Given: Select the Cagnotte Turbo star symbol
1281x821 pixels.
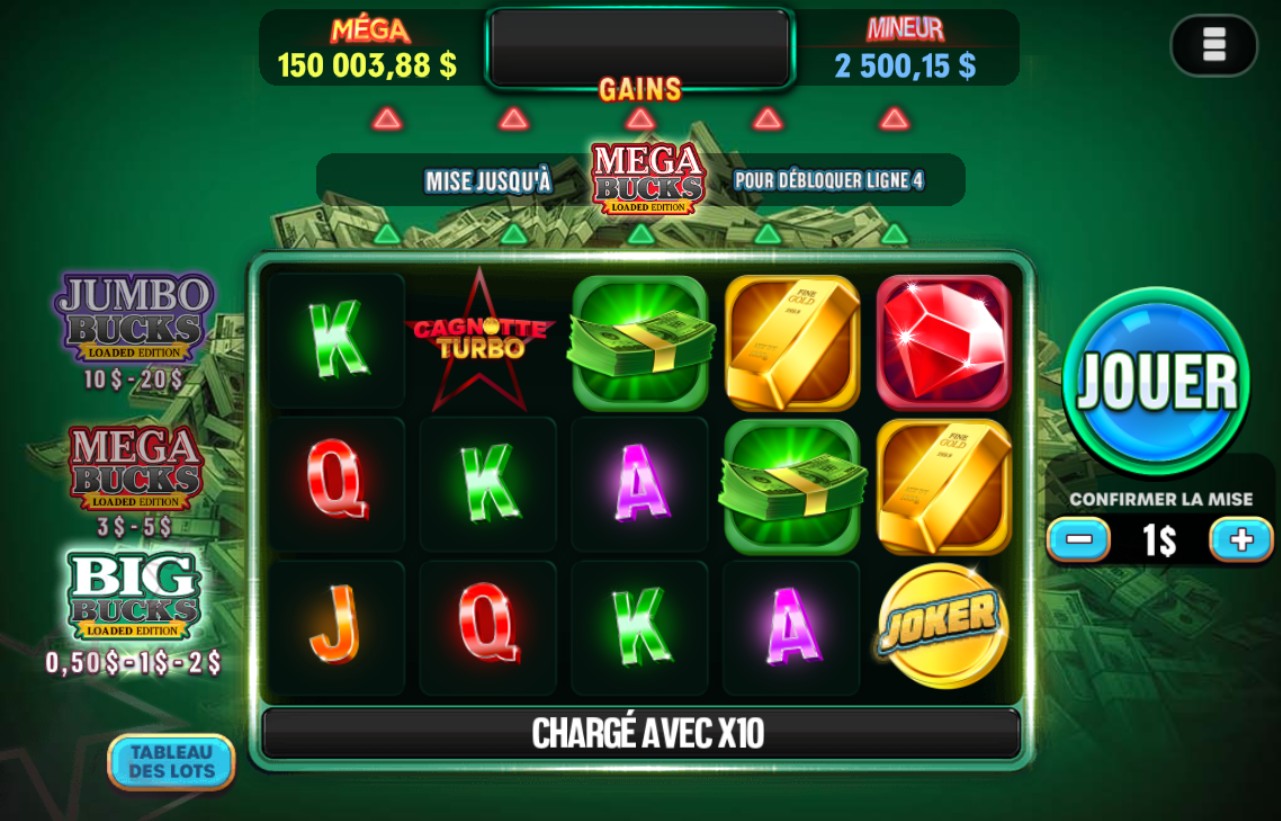Looking at the screenshot, I should [x=487, y=341].
